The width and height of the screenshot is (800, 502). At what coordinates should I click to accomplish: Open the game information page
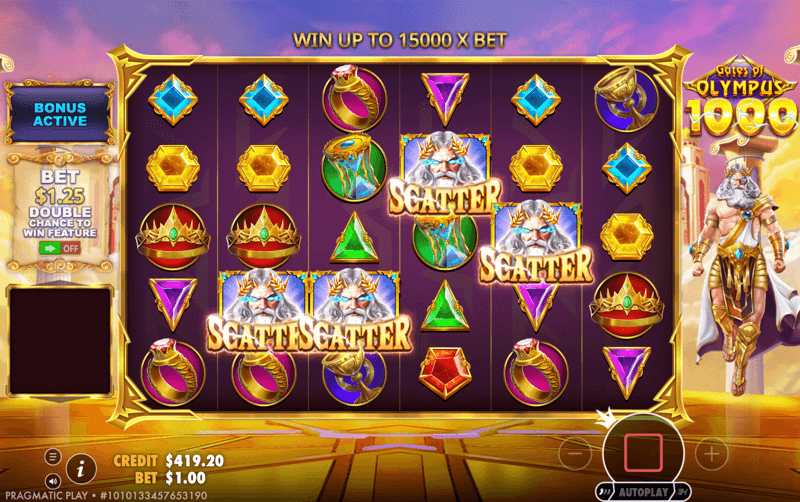click(x=81, y=466)
